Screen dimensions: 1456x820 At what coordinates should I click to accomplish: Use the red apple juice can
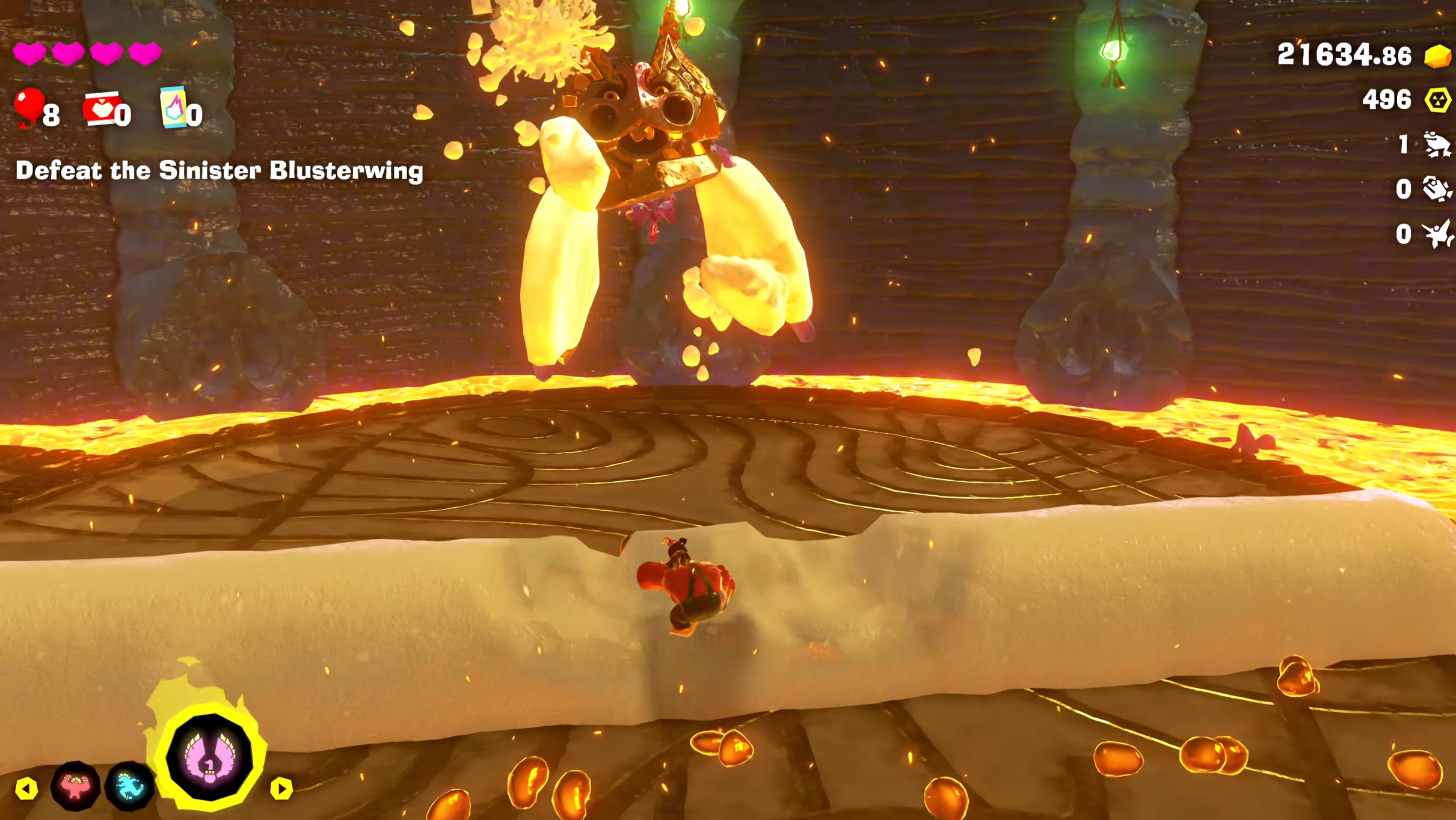[x=102, y=108]
